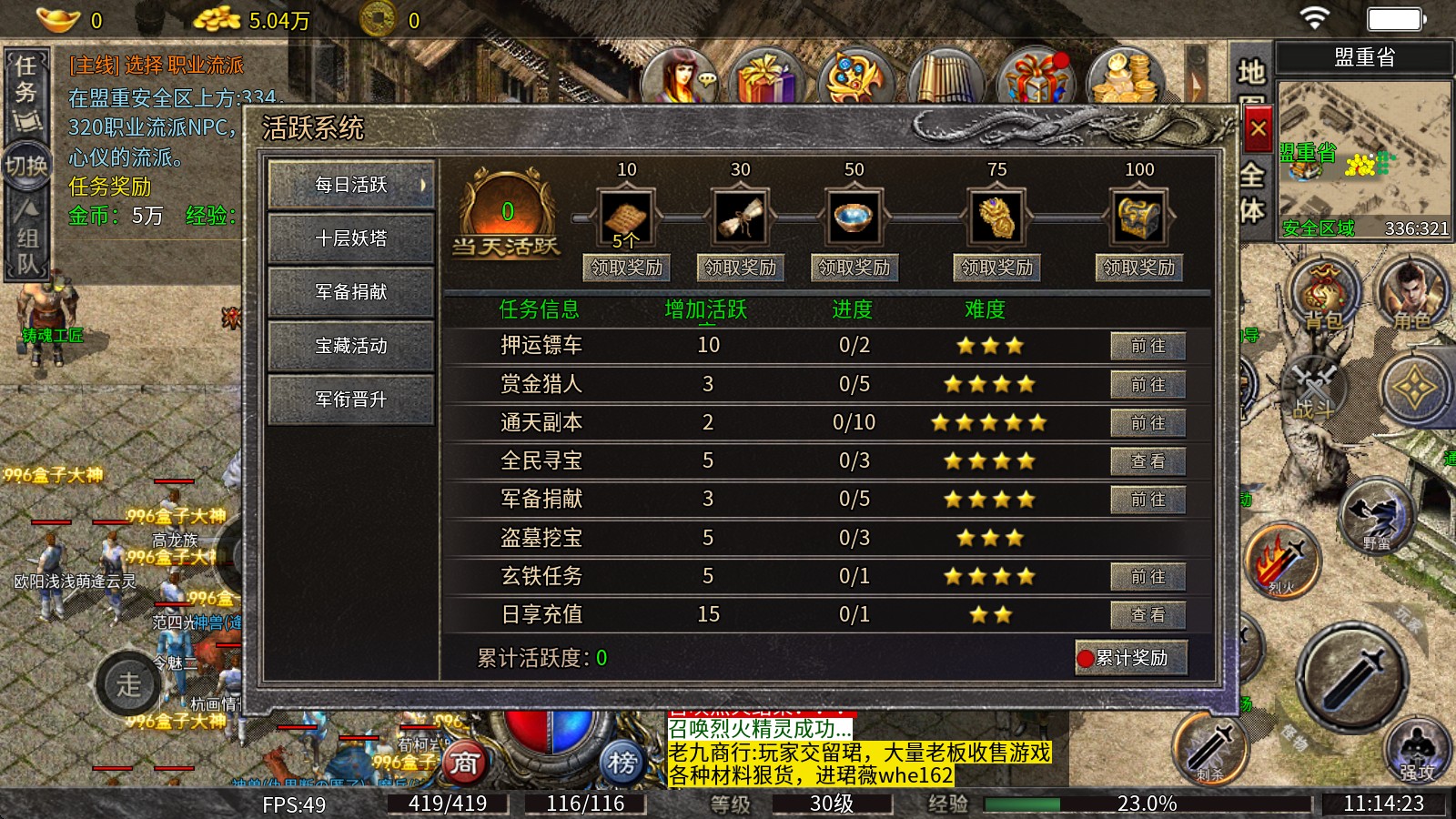Open the 累计奖励 cumulative rewards
Screen dimensions: 1456x819
click(1131, 658)
